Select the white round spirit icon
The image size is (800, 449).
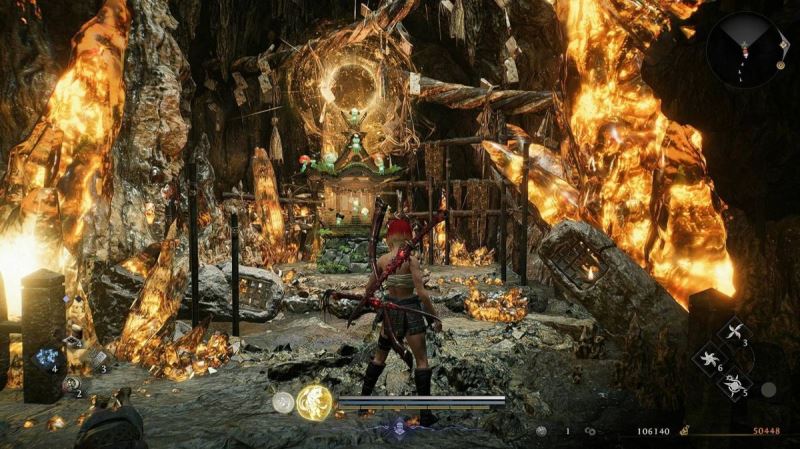pos(284,402)
